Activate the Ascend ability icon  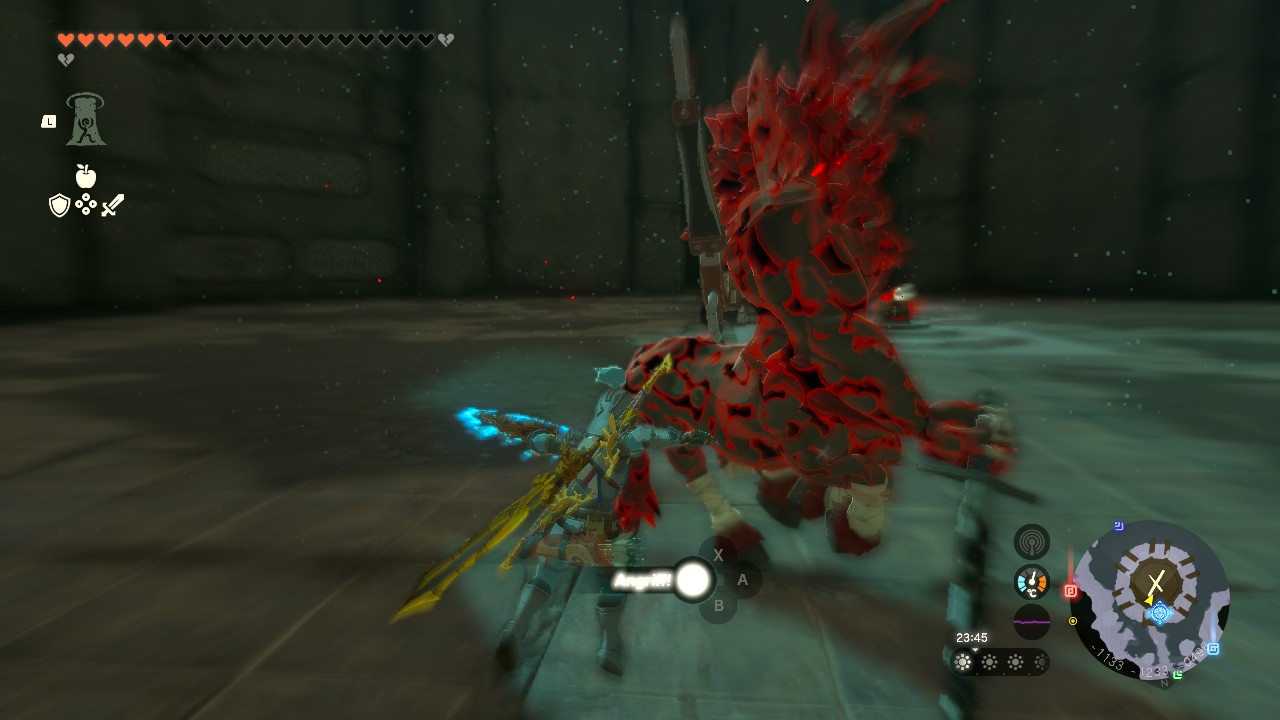click(x=86, y=120)
